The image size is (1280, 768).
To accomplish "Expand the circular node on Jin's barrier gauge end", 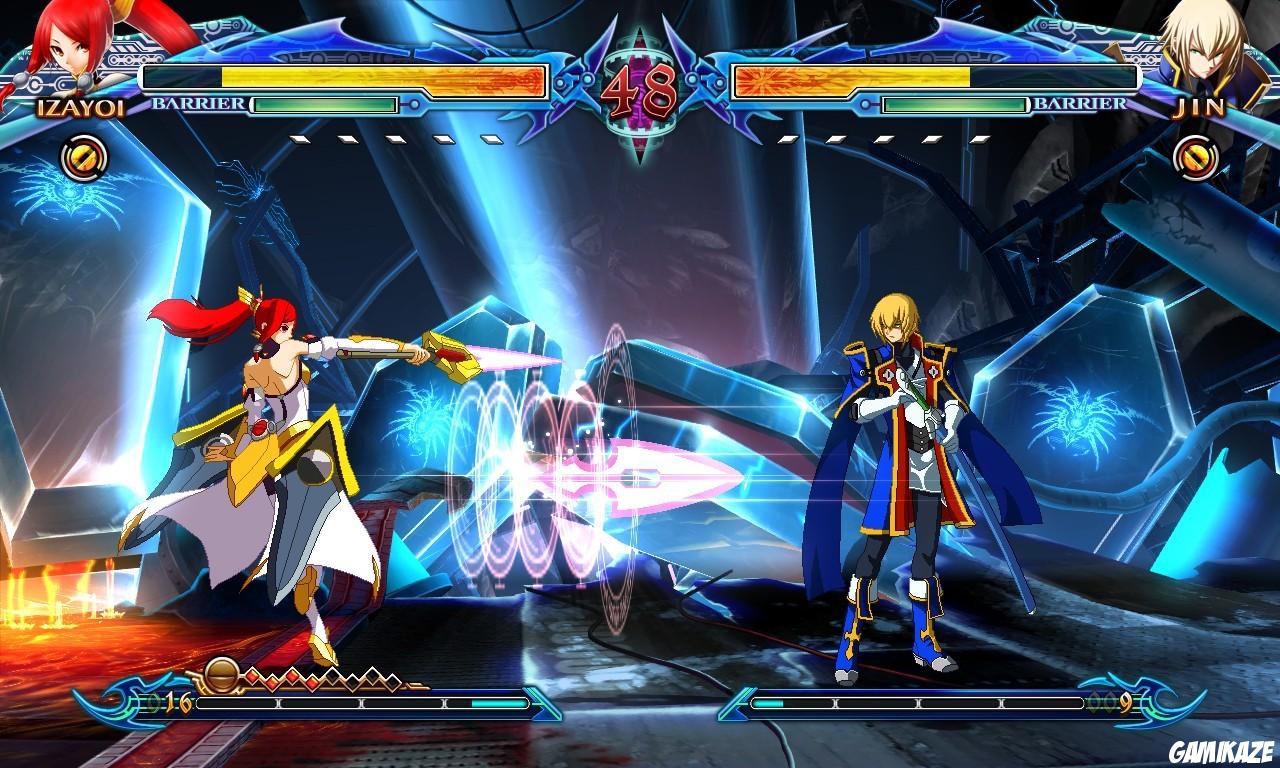I will point(866,105).
